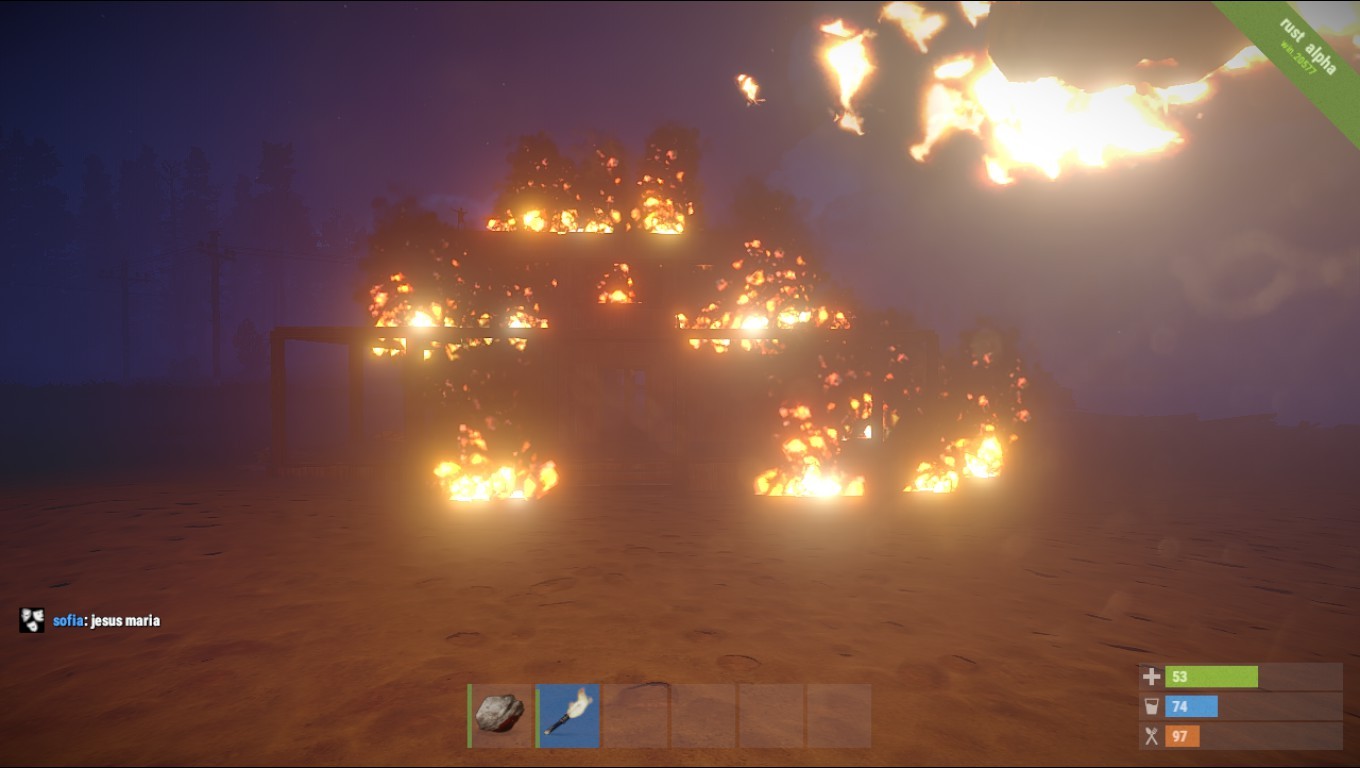Click sofia's chat message
The height and width of the screenshot is (768, 1360).
106,621
